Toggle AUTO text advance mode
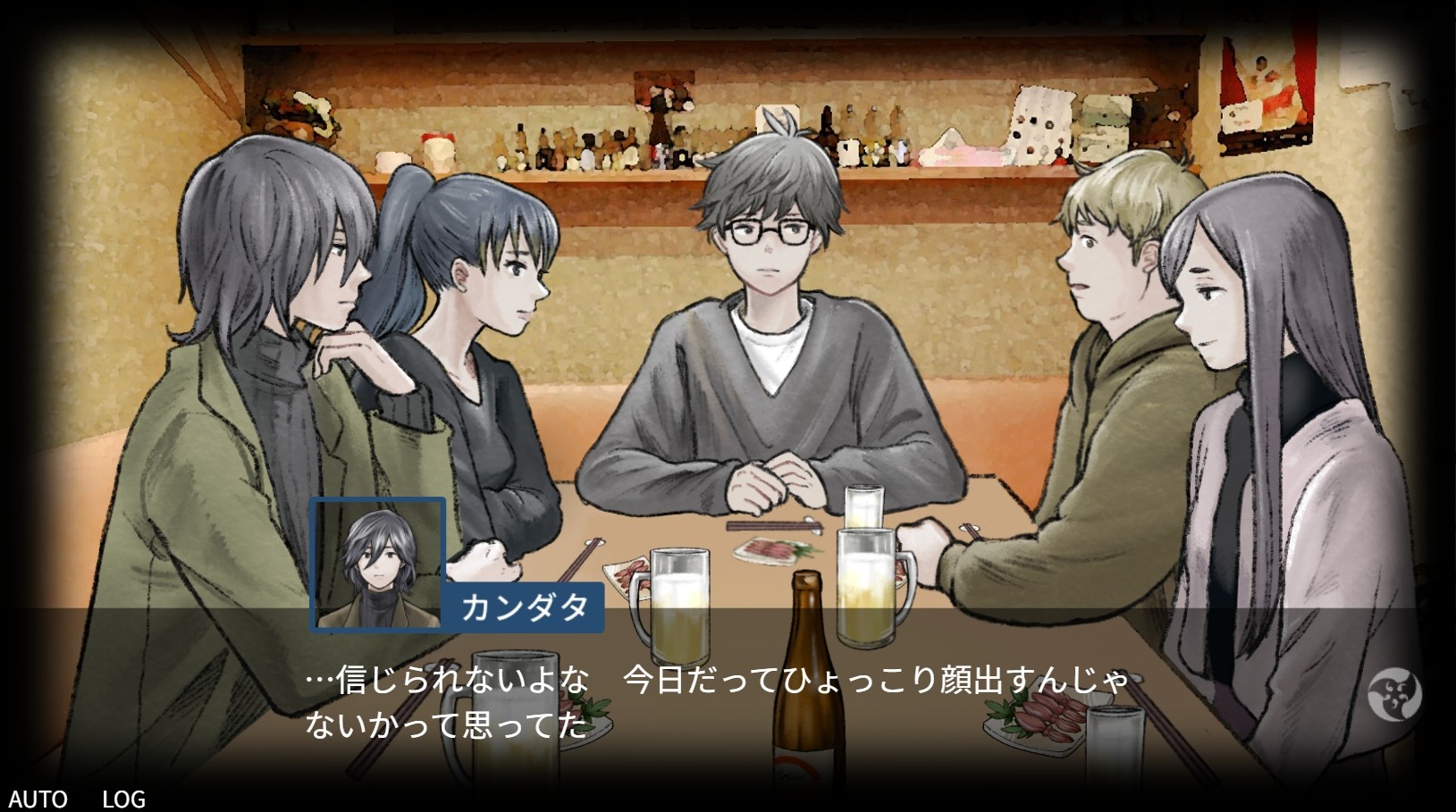This screenshot has width=1456, height=812. [38, 798]
